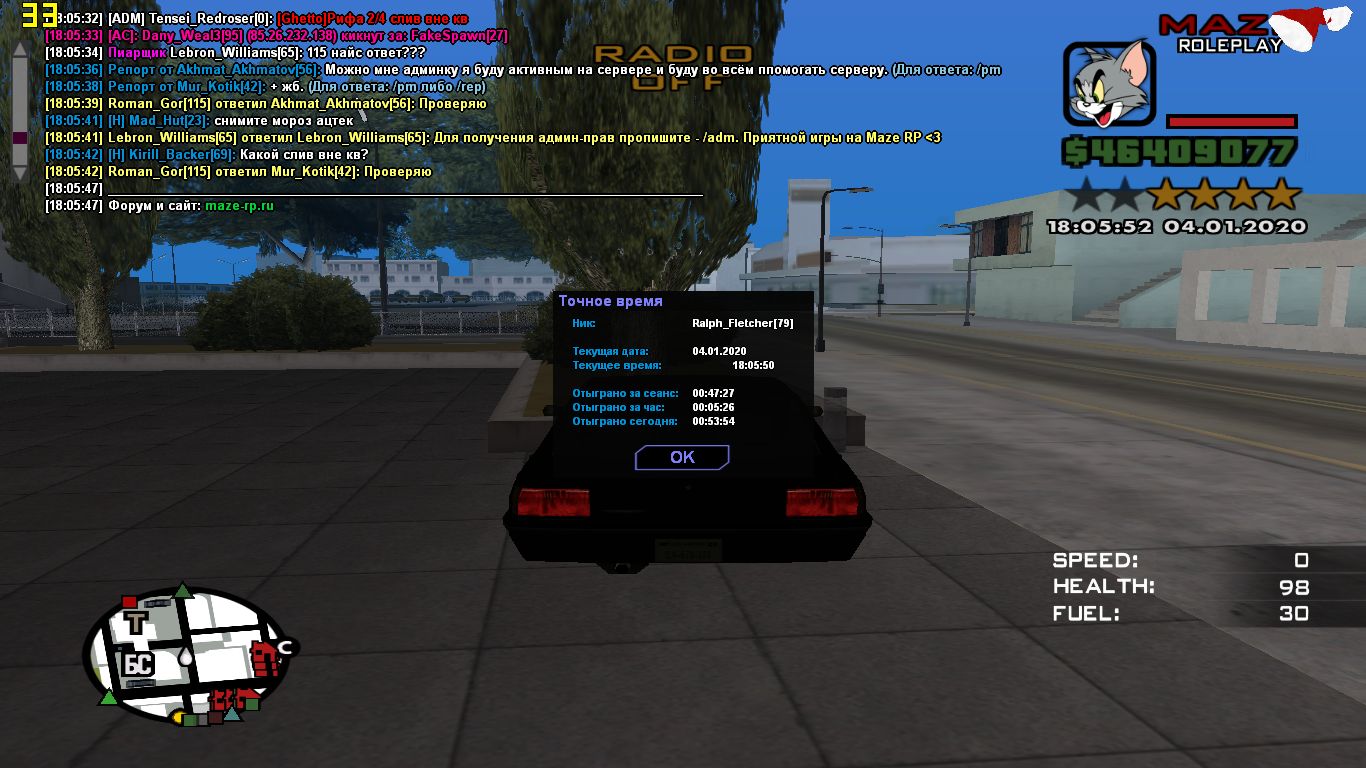1366x768 pixels.
Task: Click the БС marker on the minimap
Action: (139, 662)
